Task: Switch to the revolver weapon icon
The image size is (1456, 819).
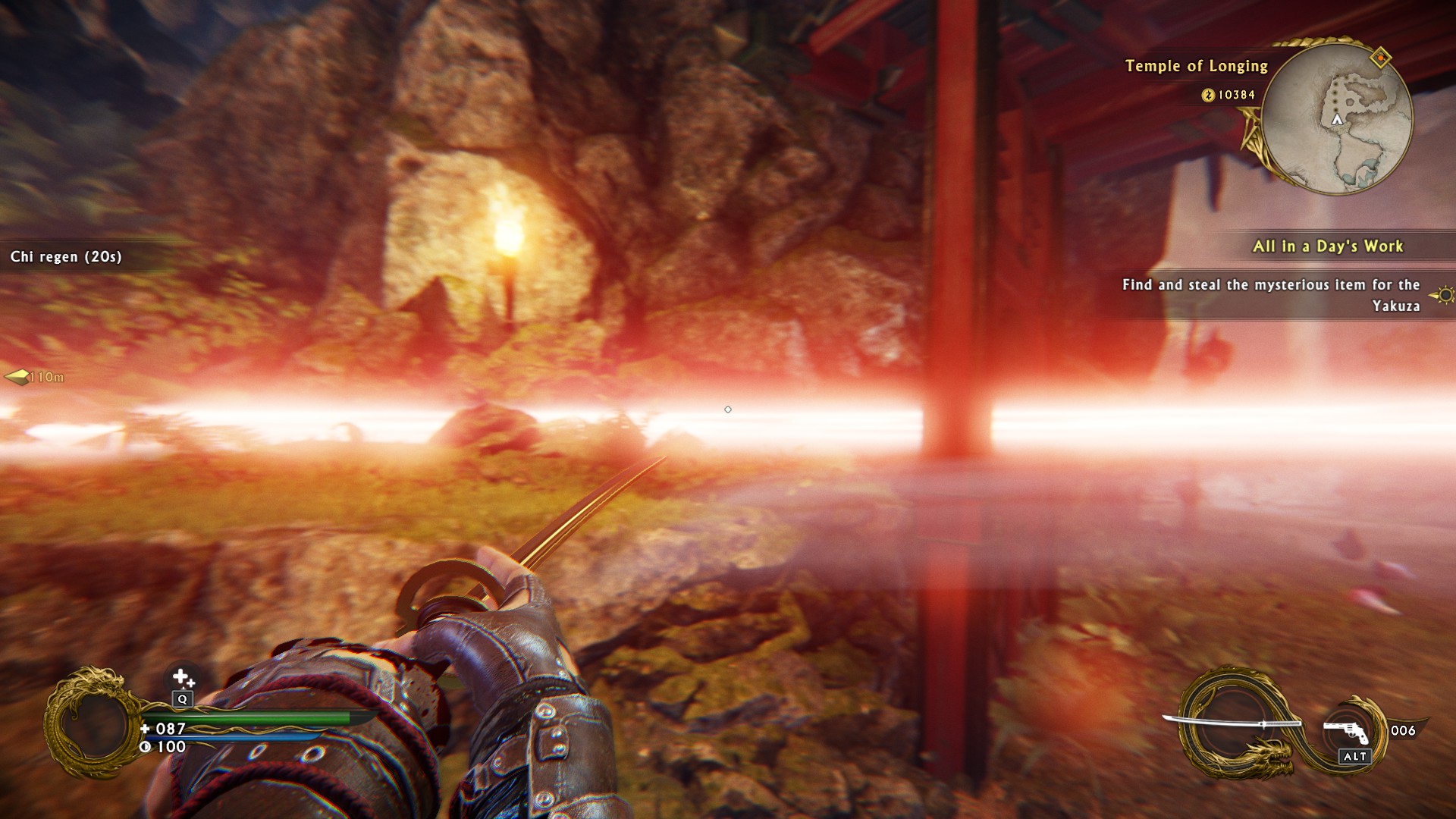Action: [x=1347, y=732]
